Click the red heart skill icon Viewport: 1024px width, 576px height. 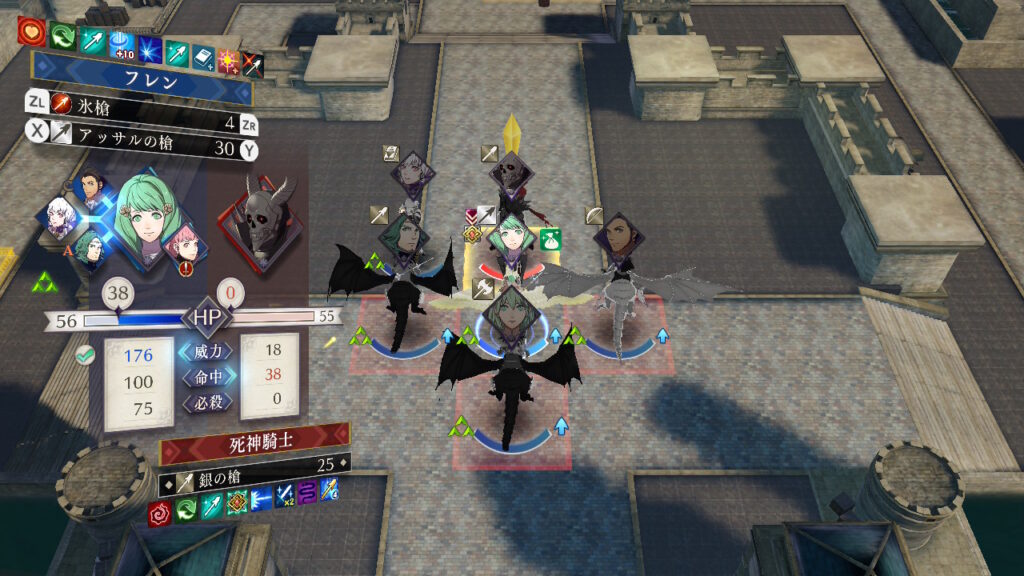30,31
